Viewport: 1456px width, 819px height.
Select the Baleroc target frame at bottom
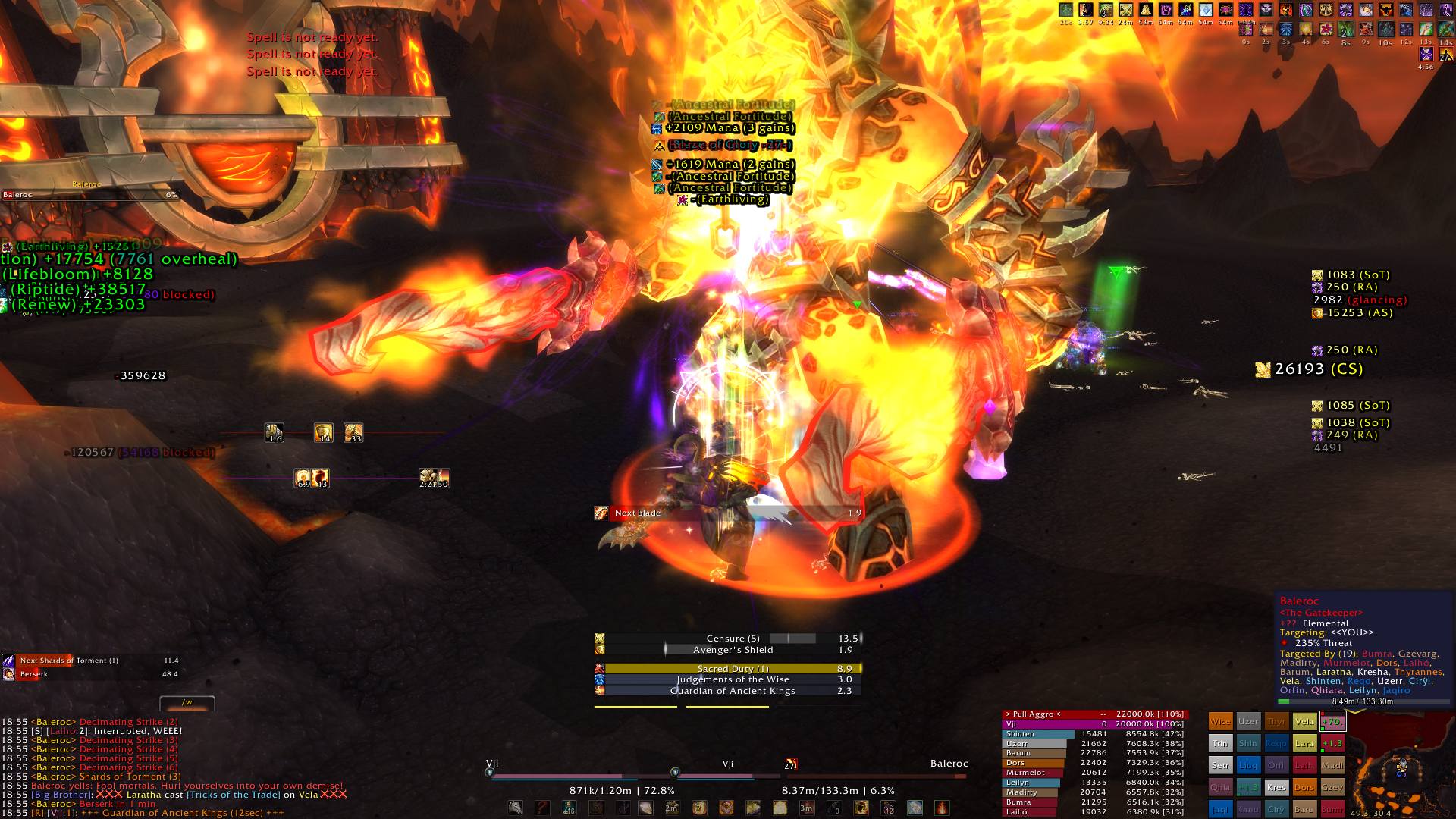tap(876, 775)
